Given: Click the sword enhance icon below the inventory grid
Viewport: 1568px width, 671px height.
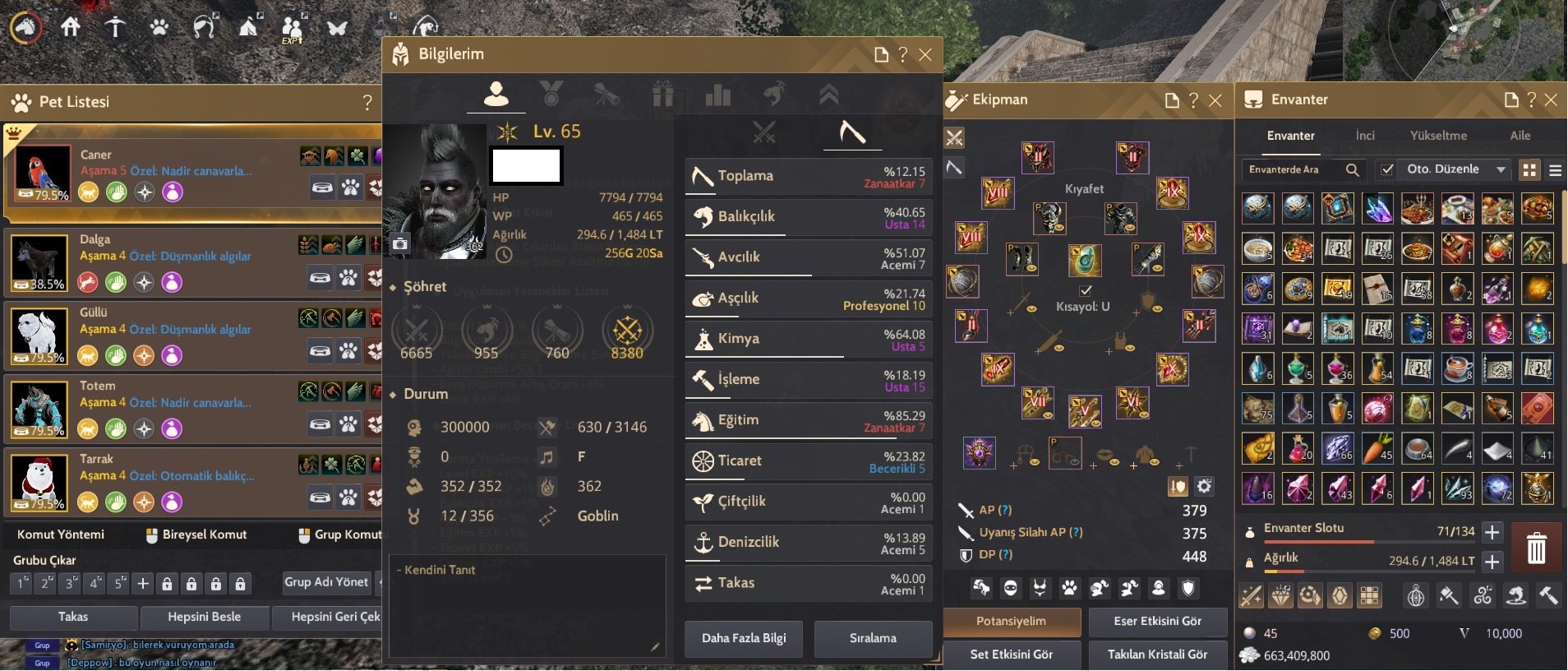Looking at the screenshot, I should (x=1250, y=595).
